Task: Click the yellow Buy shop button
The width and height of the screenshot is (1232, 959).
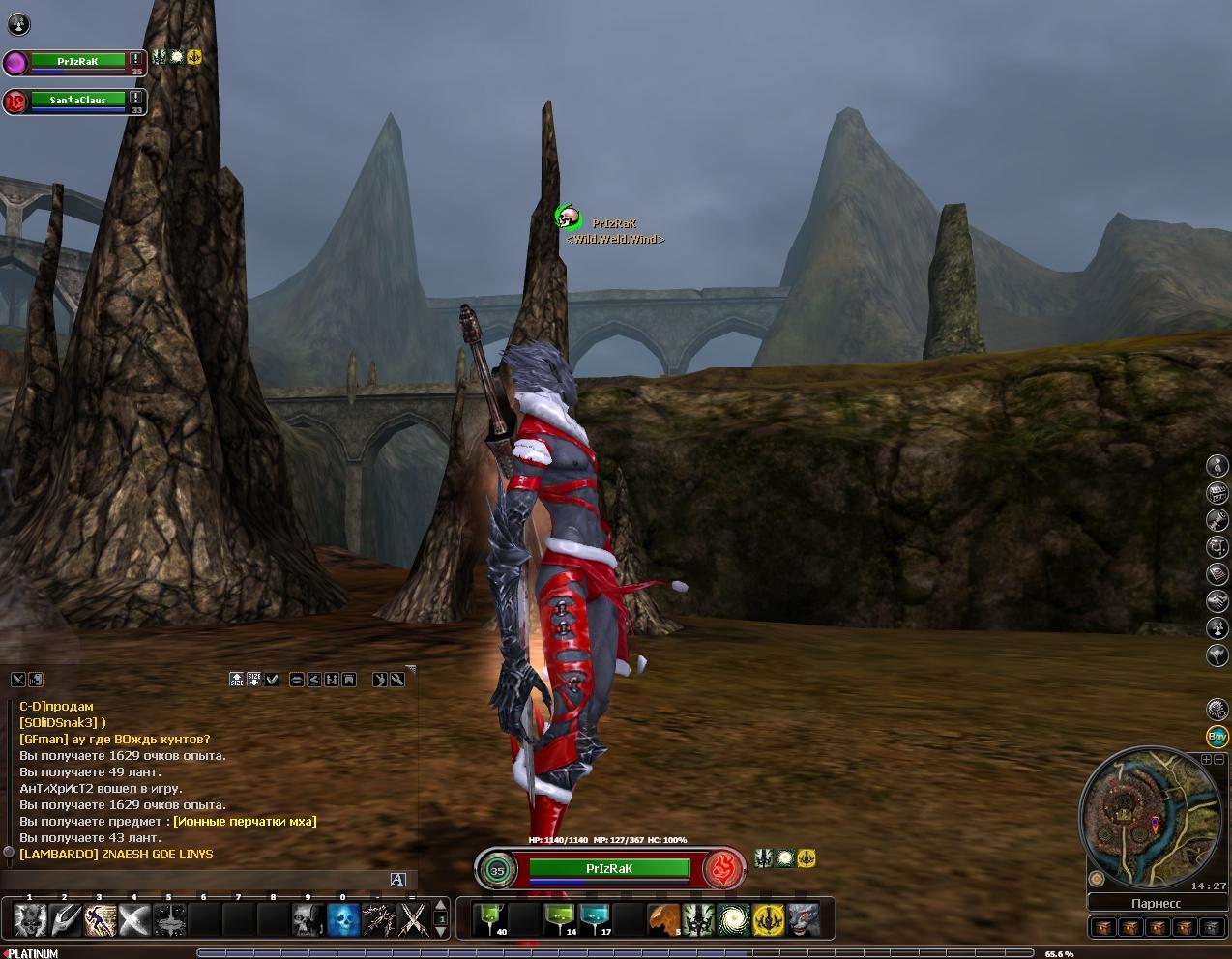Action: point(1217,737)
